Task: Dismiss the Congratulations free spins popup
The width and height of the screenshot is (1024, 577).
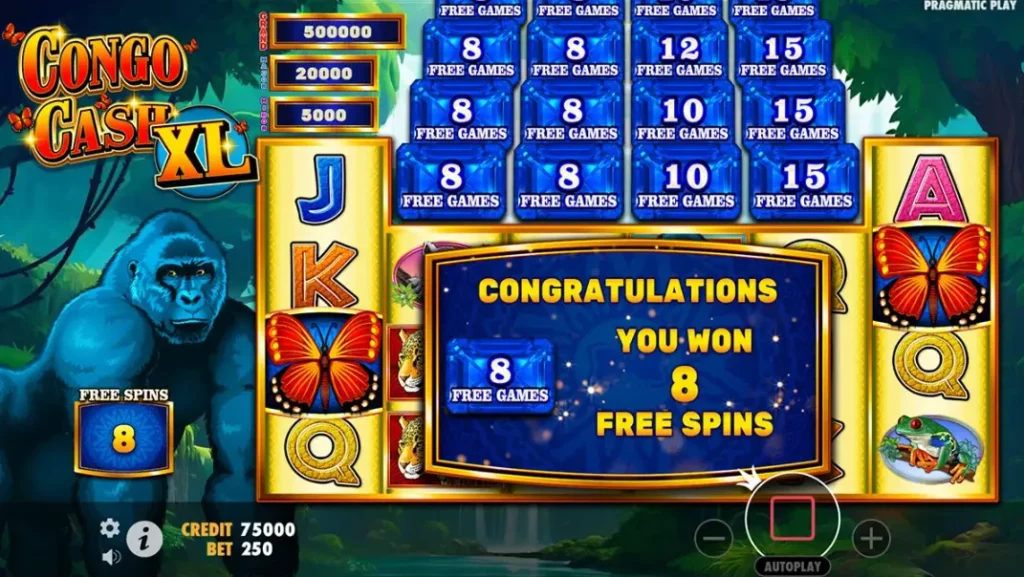Action: point(627,362)
